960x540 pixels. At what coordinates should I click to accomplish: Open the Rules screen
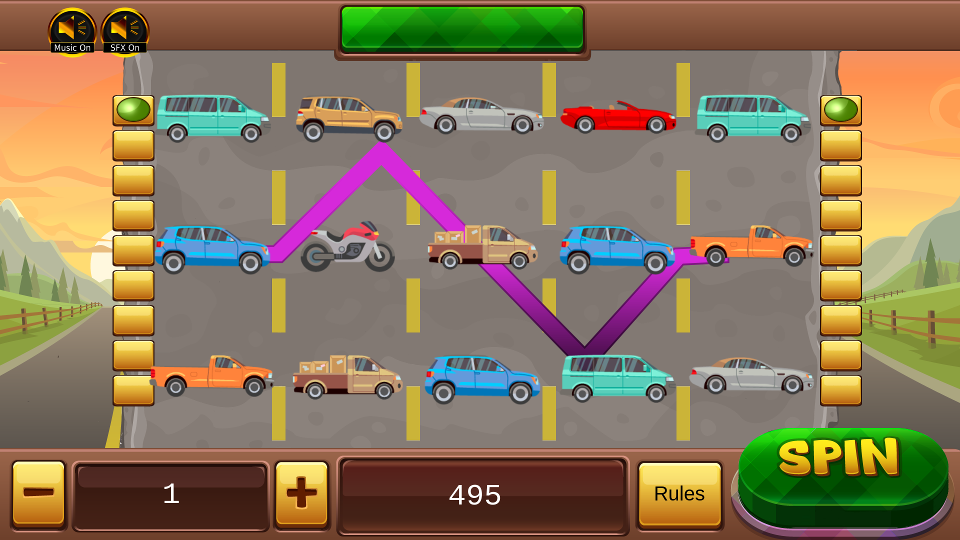[679, 494]
